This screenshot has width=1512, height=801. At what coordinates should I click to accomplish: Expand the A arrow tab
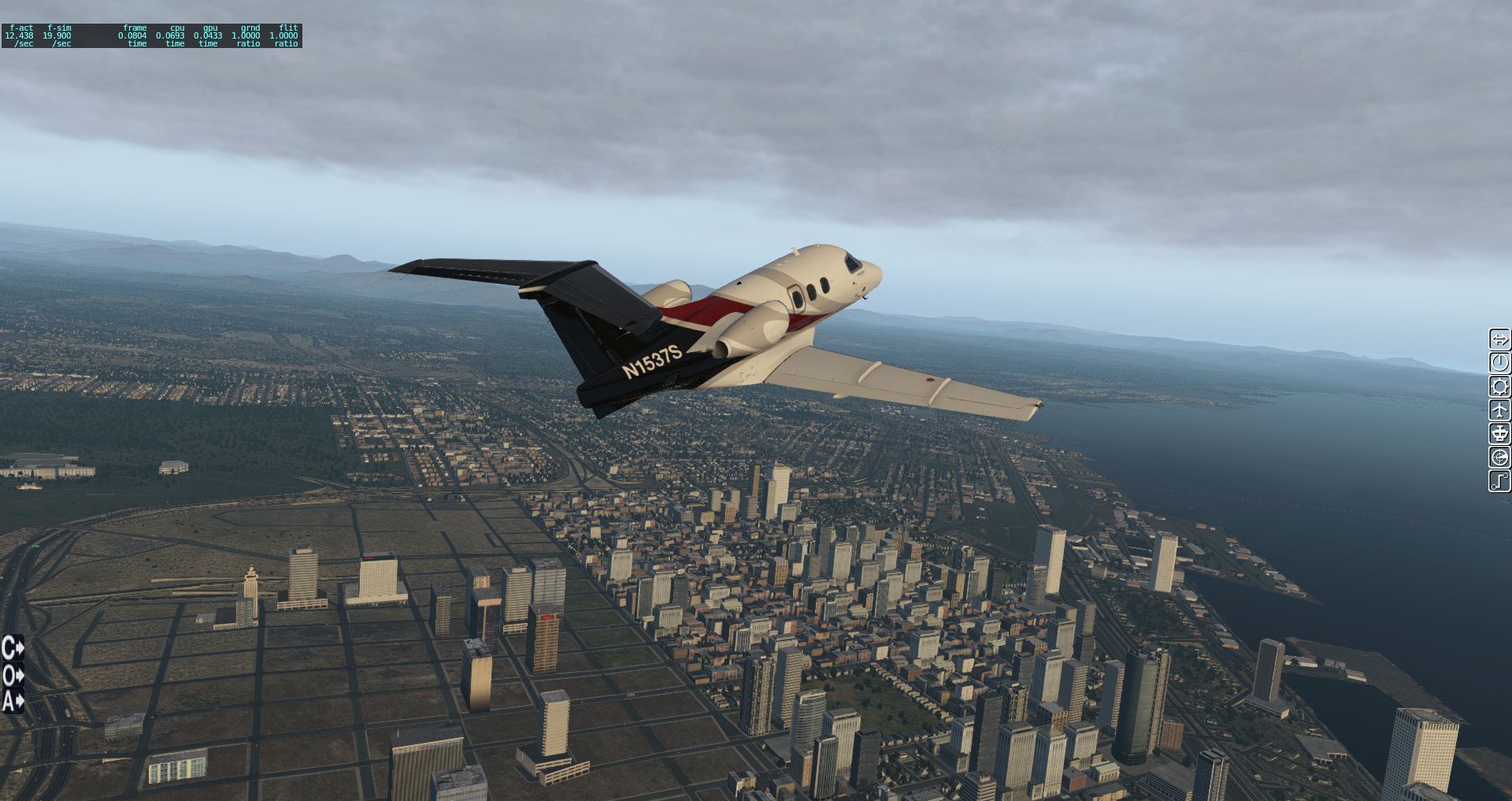coord(13,700)
